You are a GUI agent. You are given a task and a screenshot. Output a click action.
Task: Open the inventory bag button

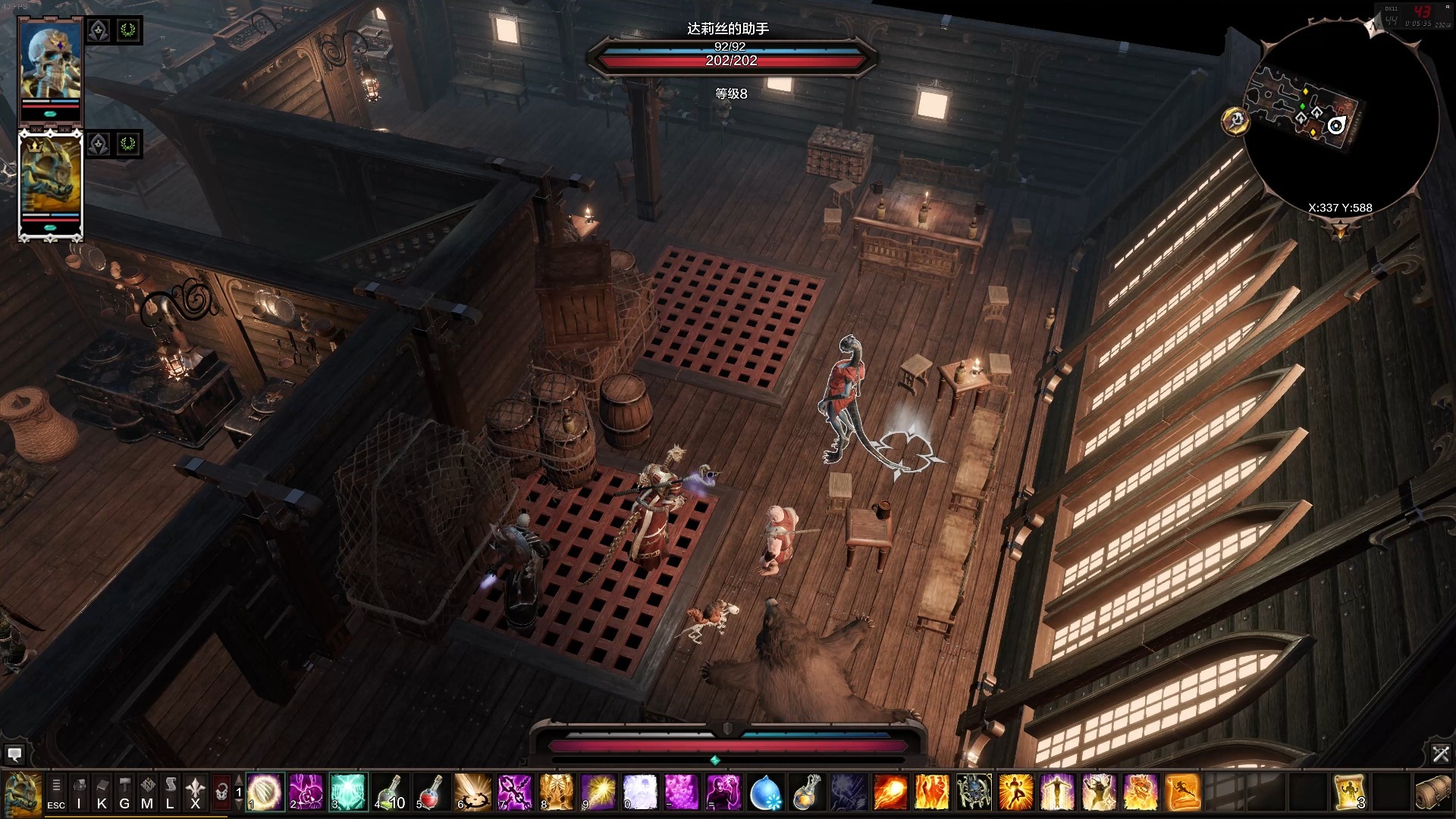(79, 792)
